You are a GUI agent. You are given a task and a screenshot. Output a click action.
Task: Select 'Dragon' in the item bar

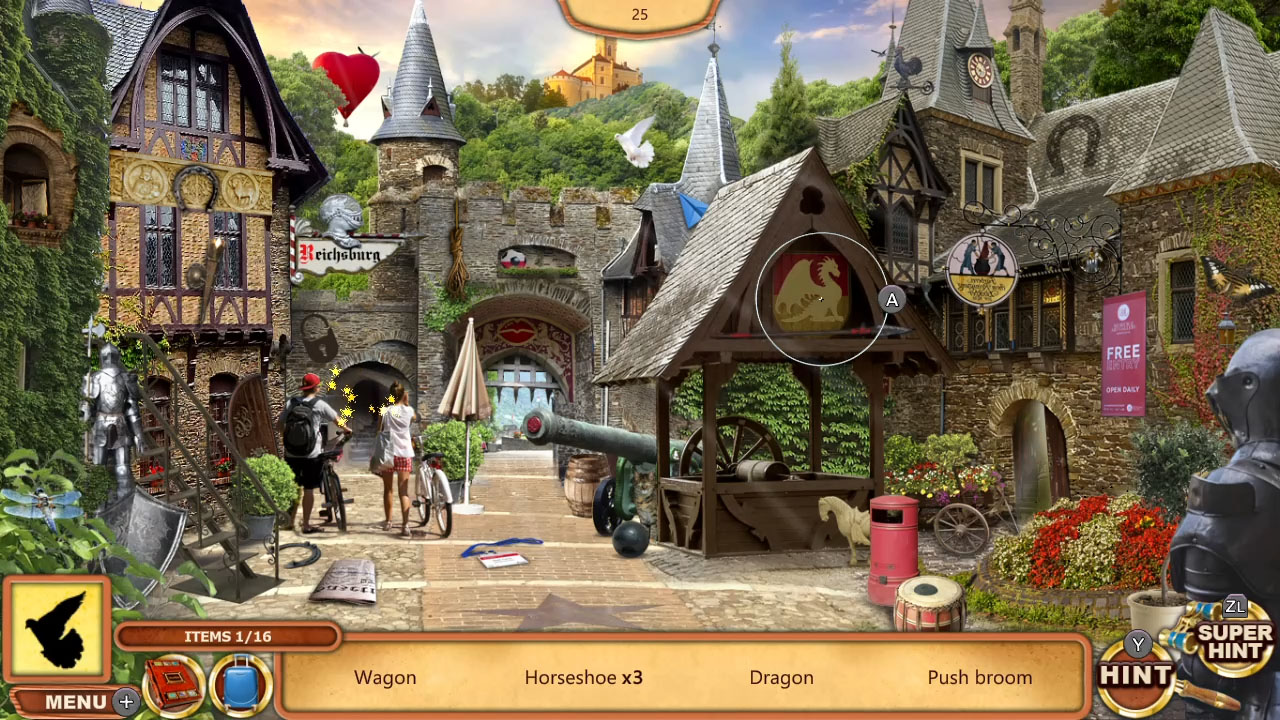click(x=781, y=677)
